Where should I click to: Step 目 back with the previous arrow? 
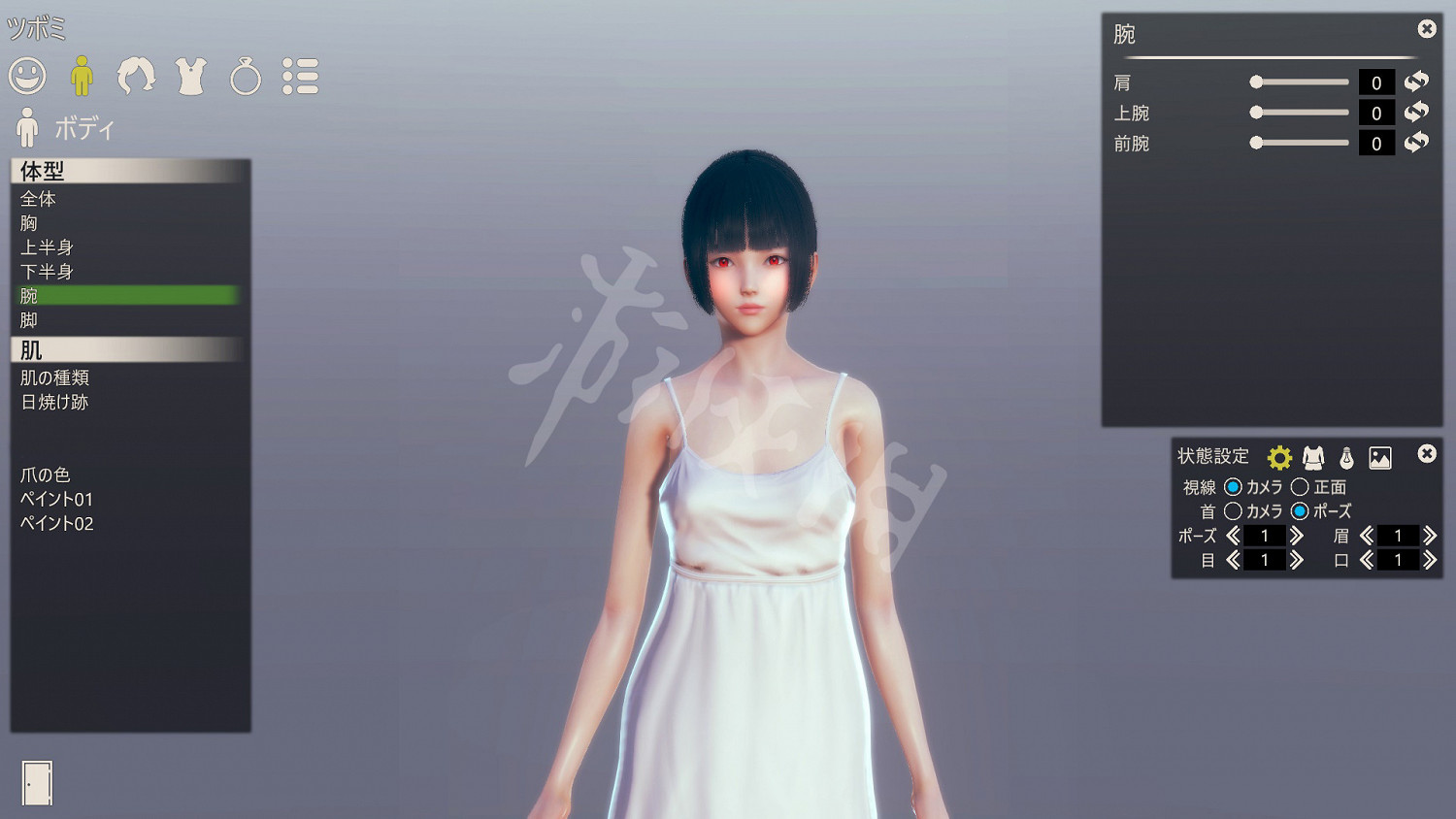pos(1233,560)
